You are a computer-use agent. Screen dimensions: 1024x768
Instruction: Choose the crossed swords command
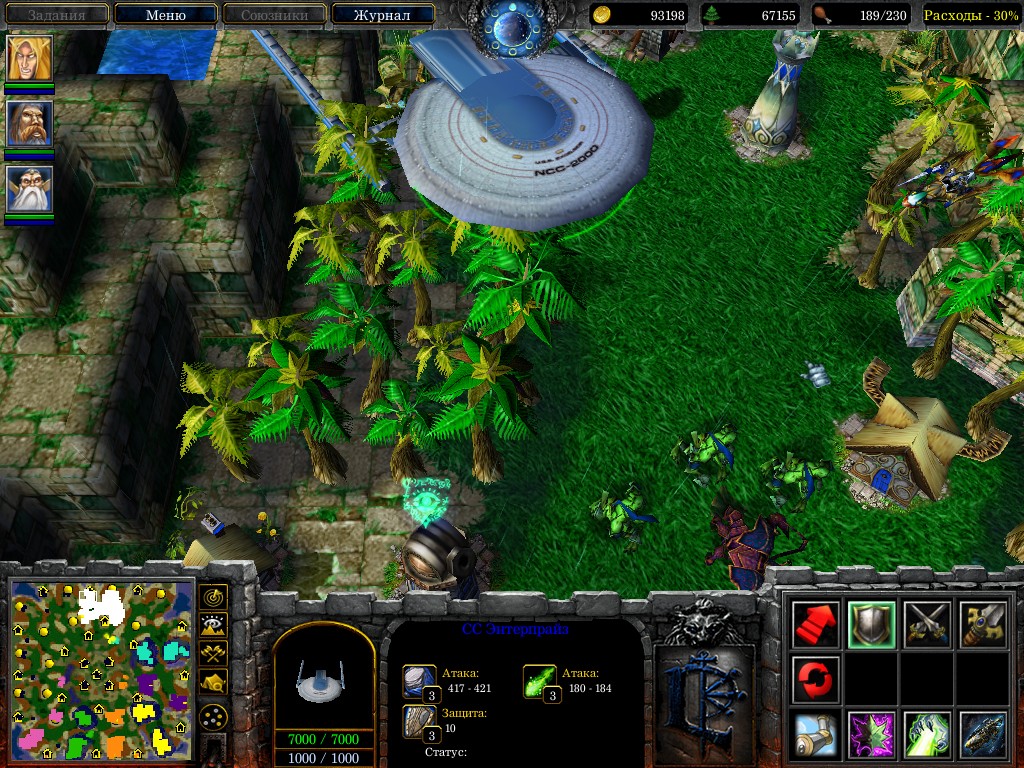pos(925,624)
